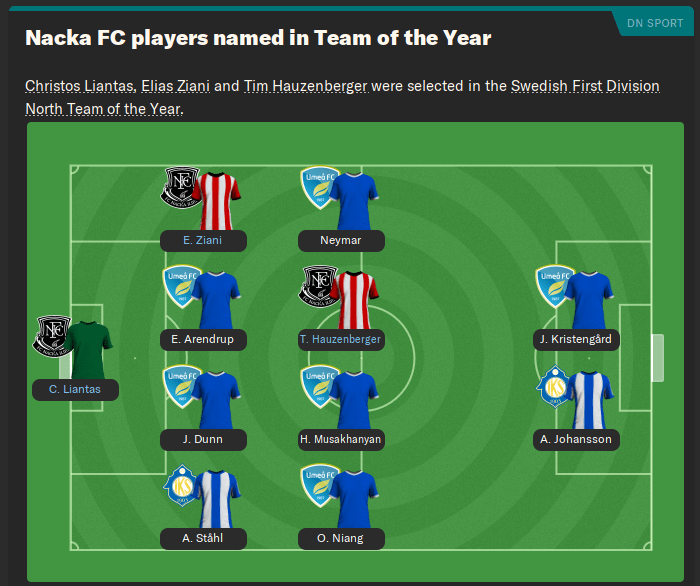
Task: Select A. Ståhl name label
Action: coord(202,538)
